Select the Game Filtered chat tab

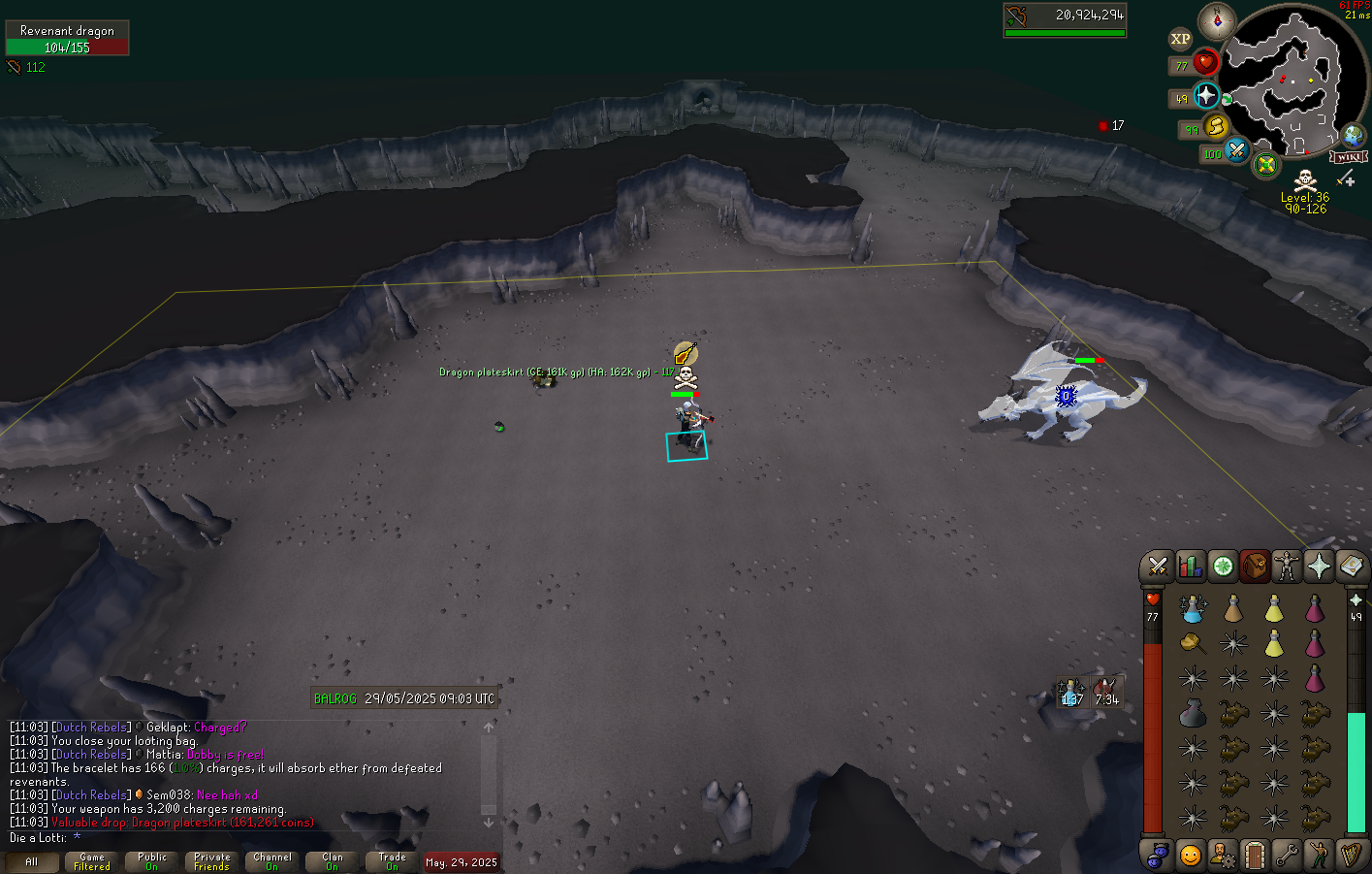tap(92, 861)
